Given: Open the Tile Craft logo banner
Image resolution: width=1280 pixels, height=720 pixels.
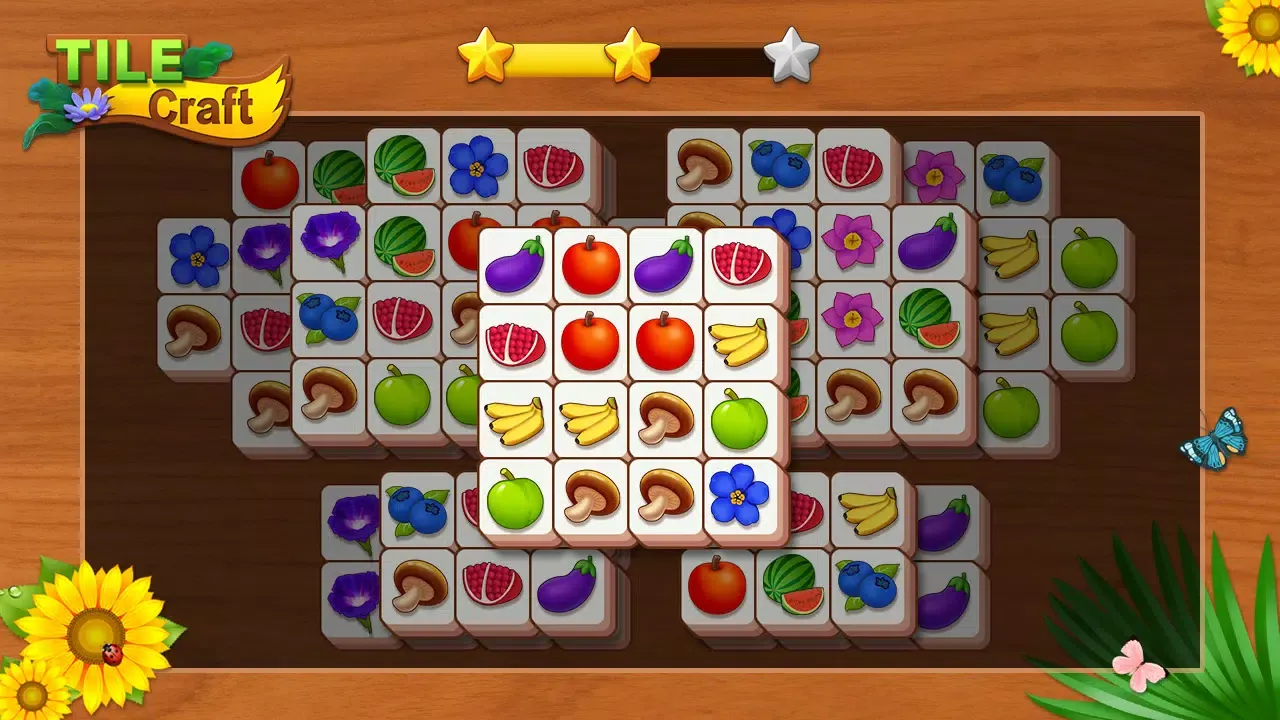Looking at the screenshot, I should [150, 70].
